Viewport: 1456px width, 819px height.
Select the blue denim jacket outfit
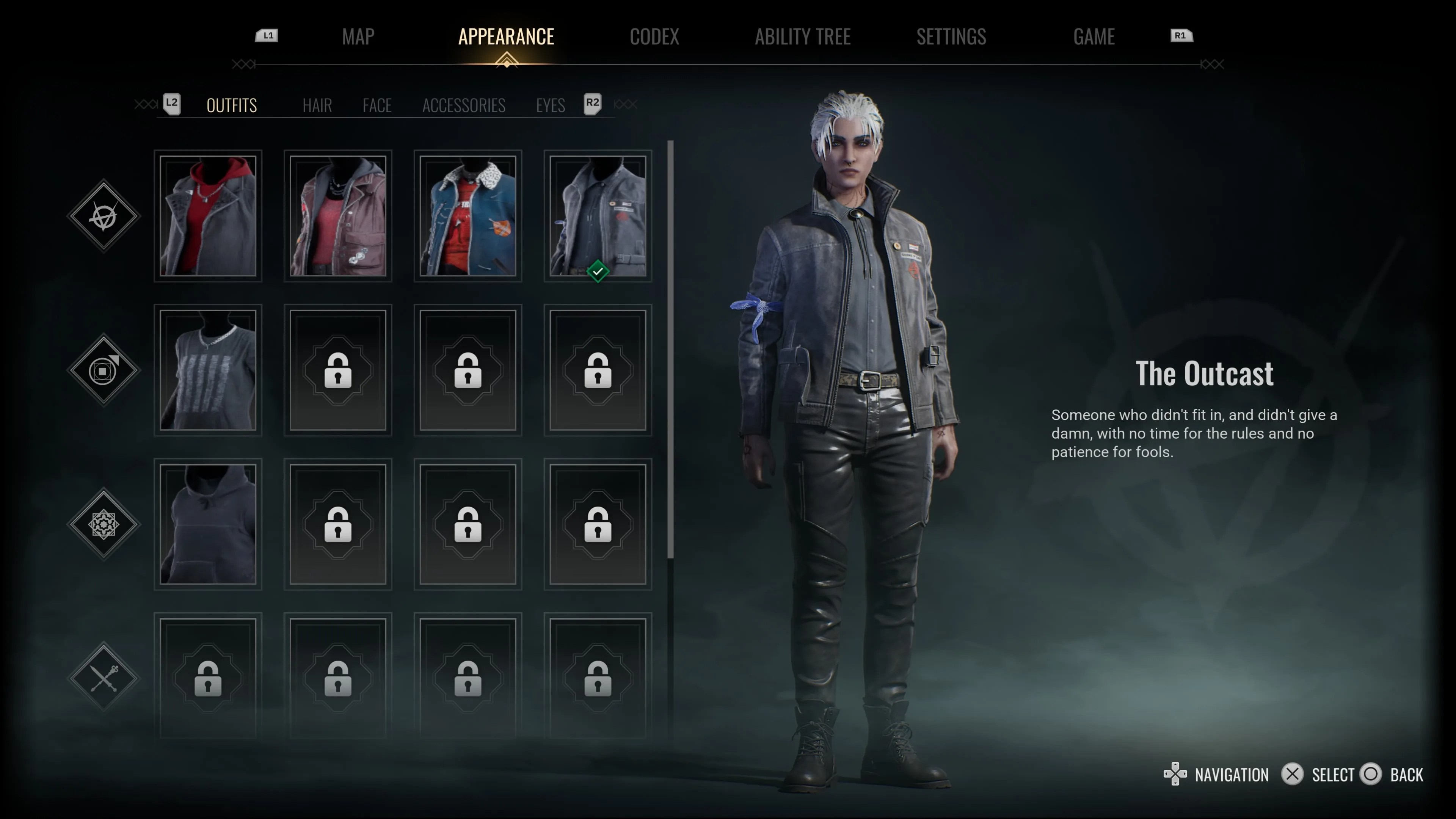pos(468,216)
